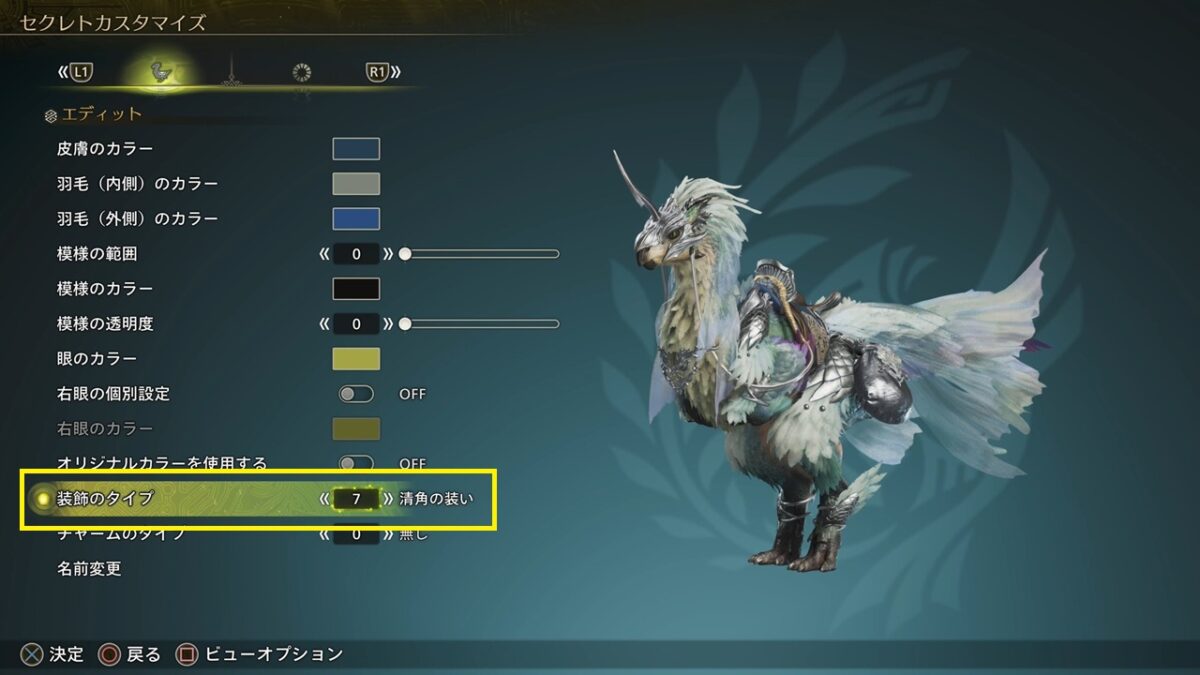
Task: Switch to the gear-shaped tab icon
Action: click(x=302, y=72)
